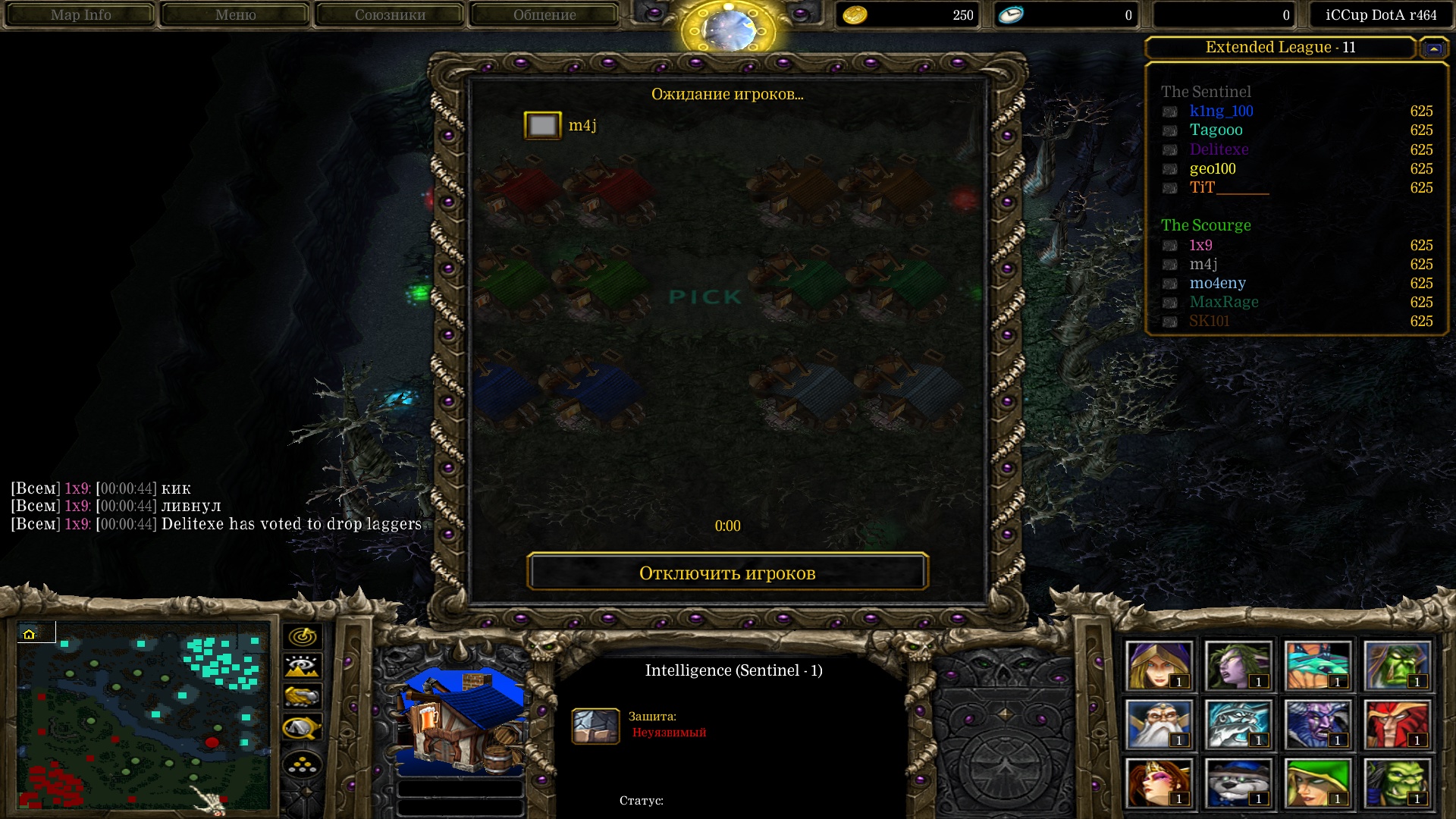
Task: Open the formation movement toggle
Action: click(x=303, y=765)
